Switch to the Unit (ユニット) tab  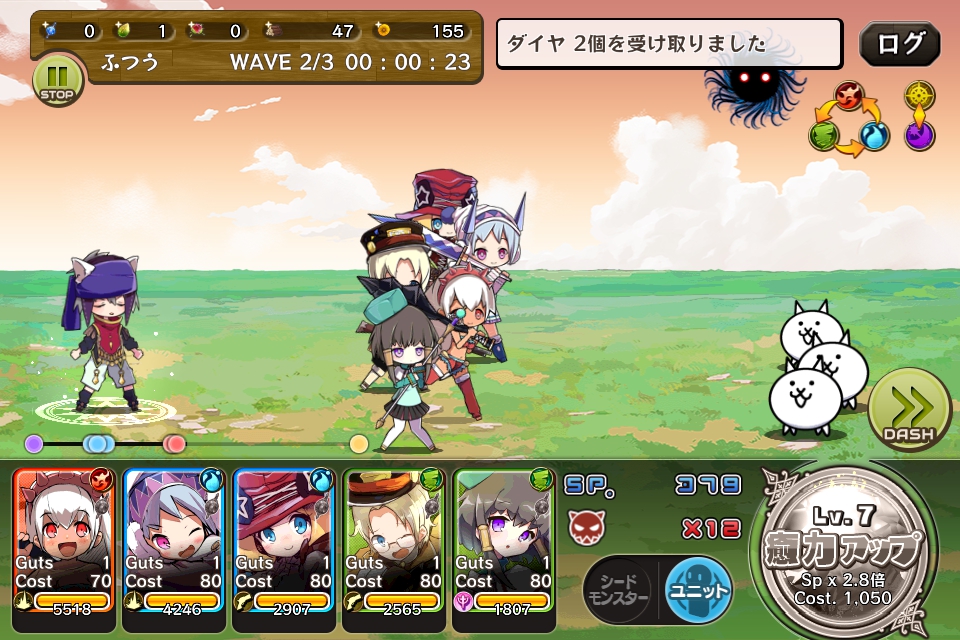(698, 590)
